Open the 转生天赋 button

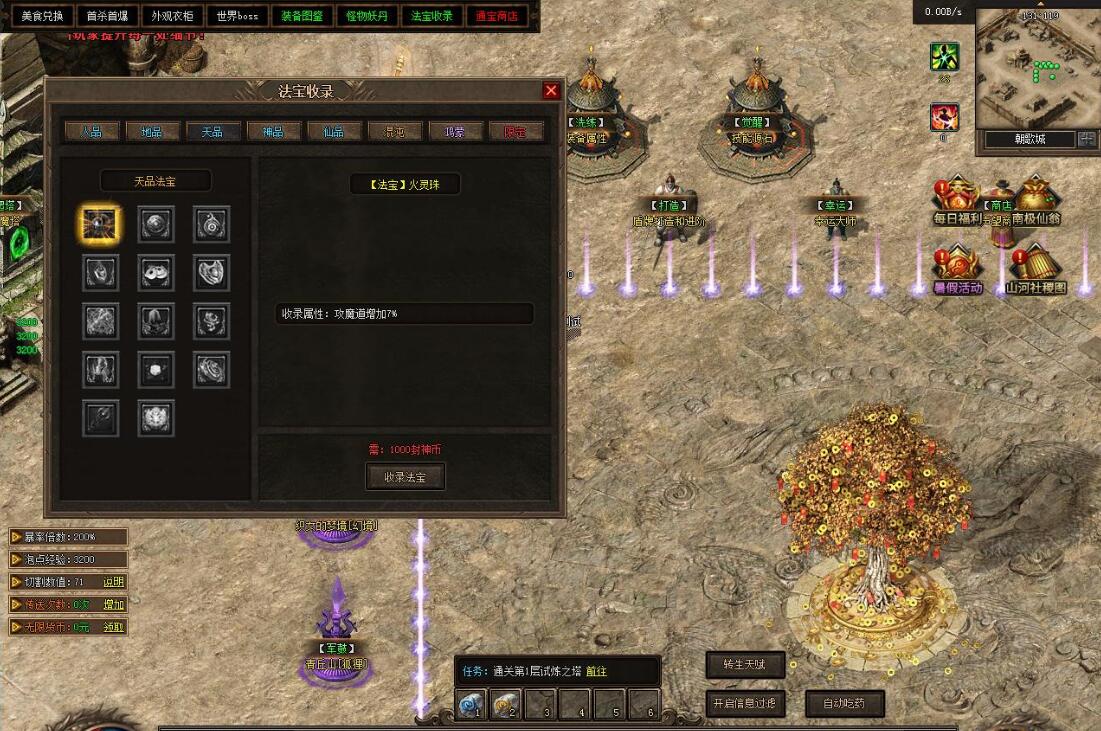click(x=745, y=664)
